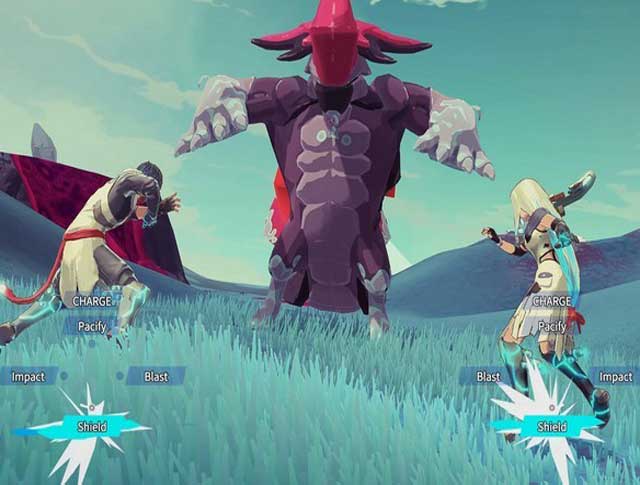Viewport: 640px width, 485px height.
Task: Activate Impact for the blonde fighter
Action: tap(615, 377)
